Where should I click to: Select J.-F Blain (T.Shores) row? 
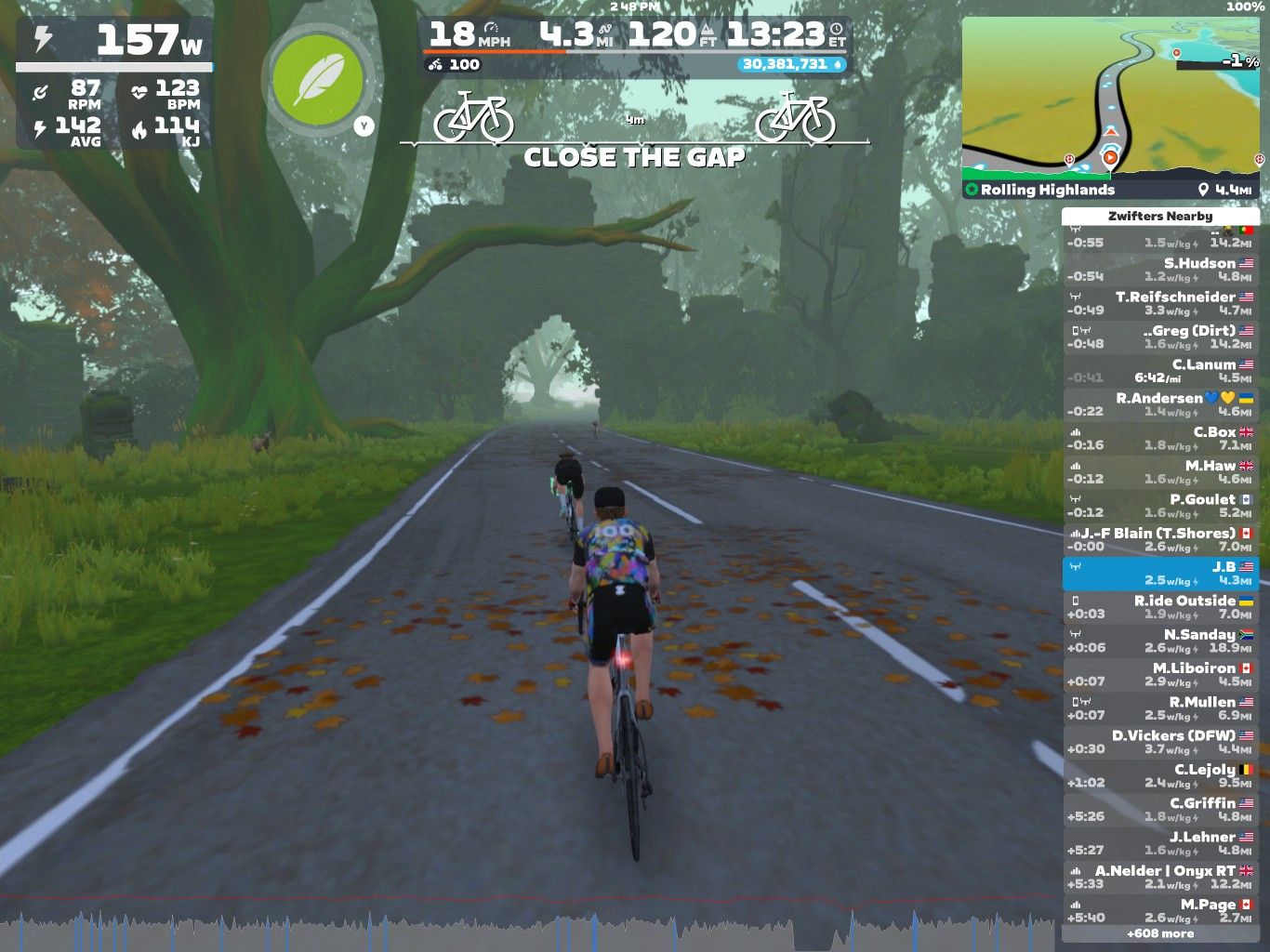point(1160,539)
